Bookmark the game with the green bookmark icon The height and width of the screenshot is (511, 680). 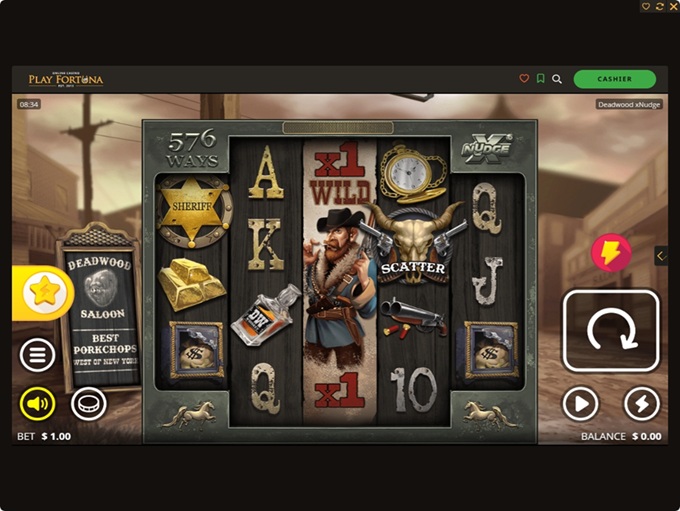[x=540, y=79]
